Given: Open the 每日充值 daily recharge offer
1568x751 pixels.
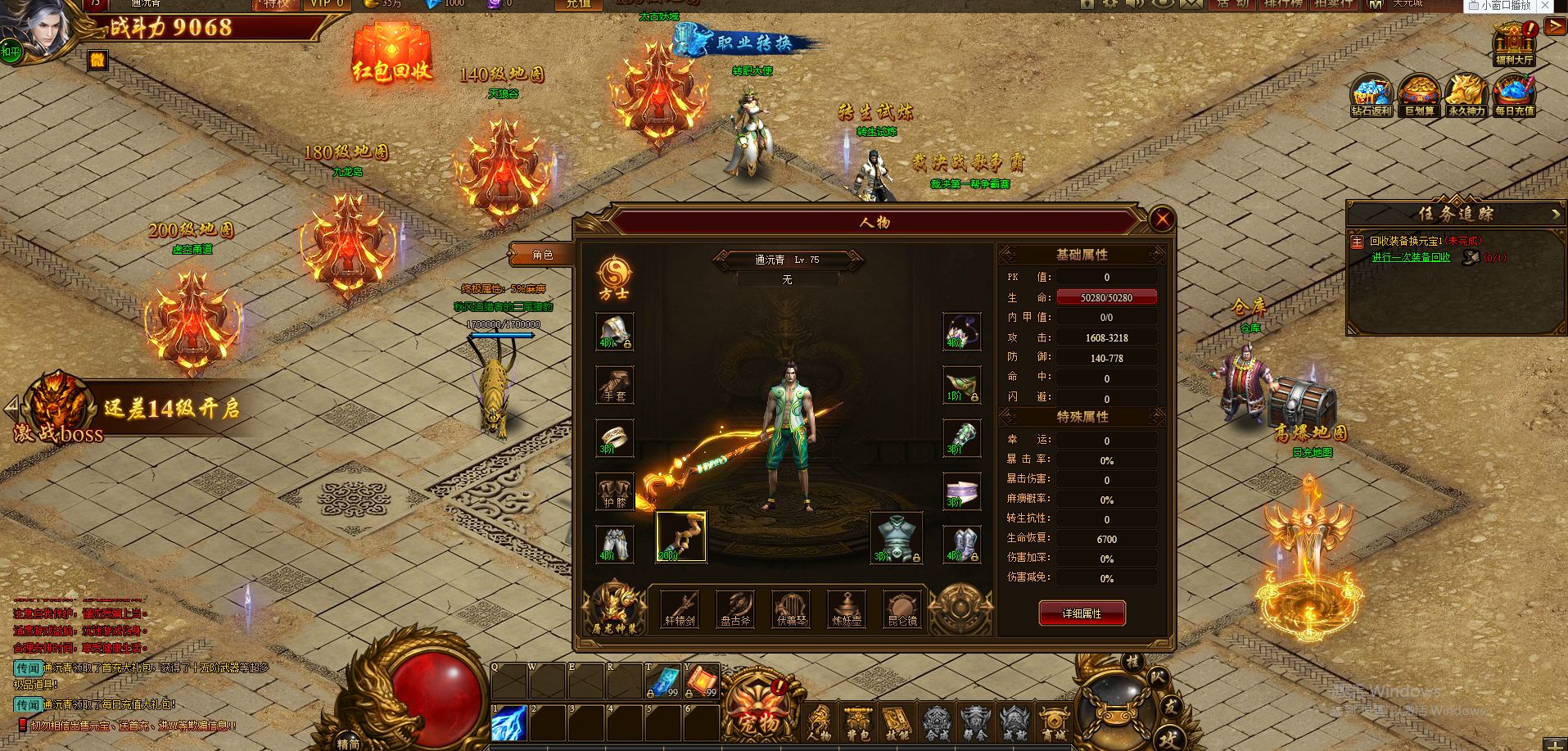Looking at the screenshot, I should tap(1514, 95).
